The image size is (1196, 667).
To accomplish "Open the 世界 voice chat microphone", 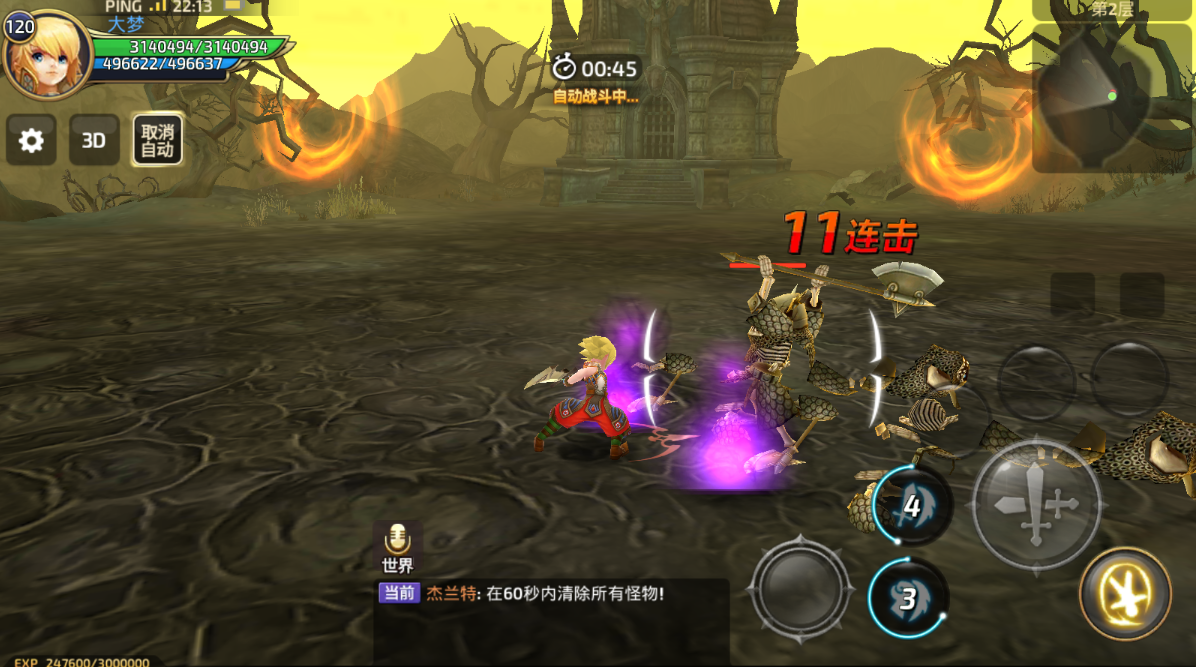I will [397, 545].
